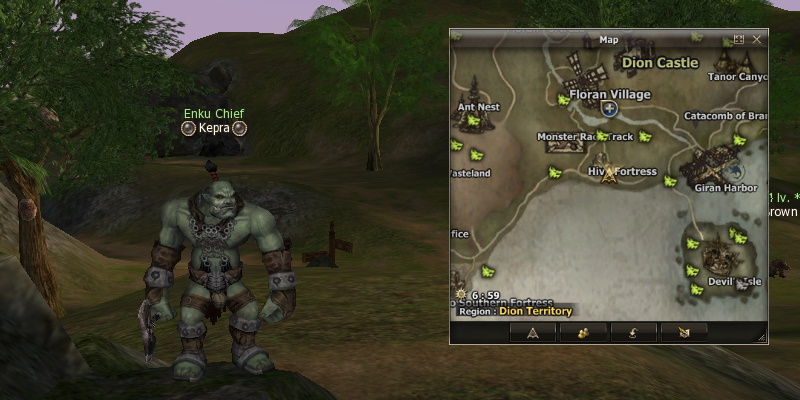This screenshot has width=800, height=400.
Task: Maximize the Map window
Action: (739, 39)
